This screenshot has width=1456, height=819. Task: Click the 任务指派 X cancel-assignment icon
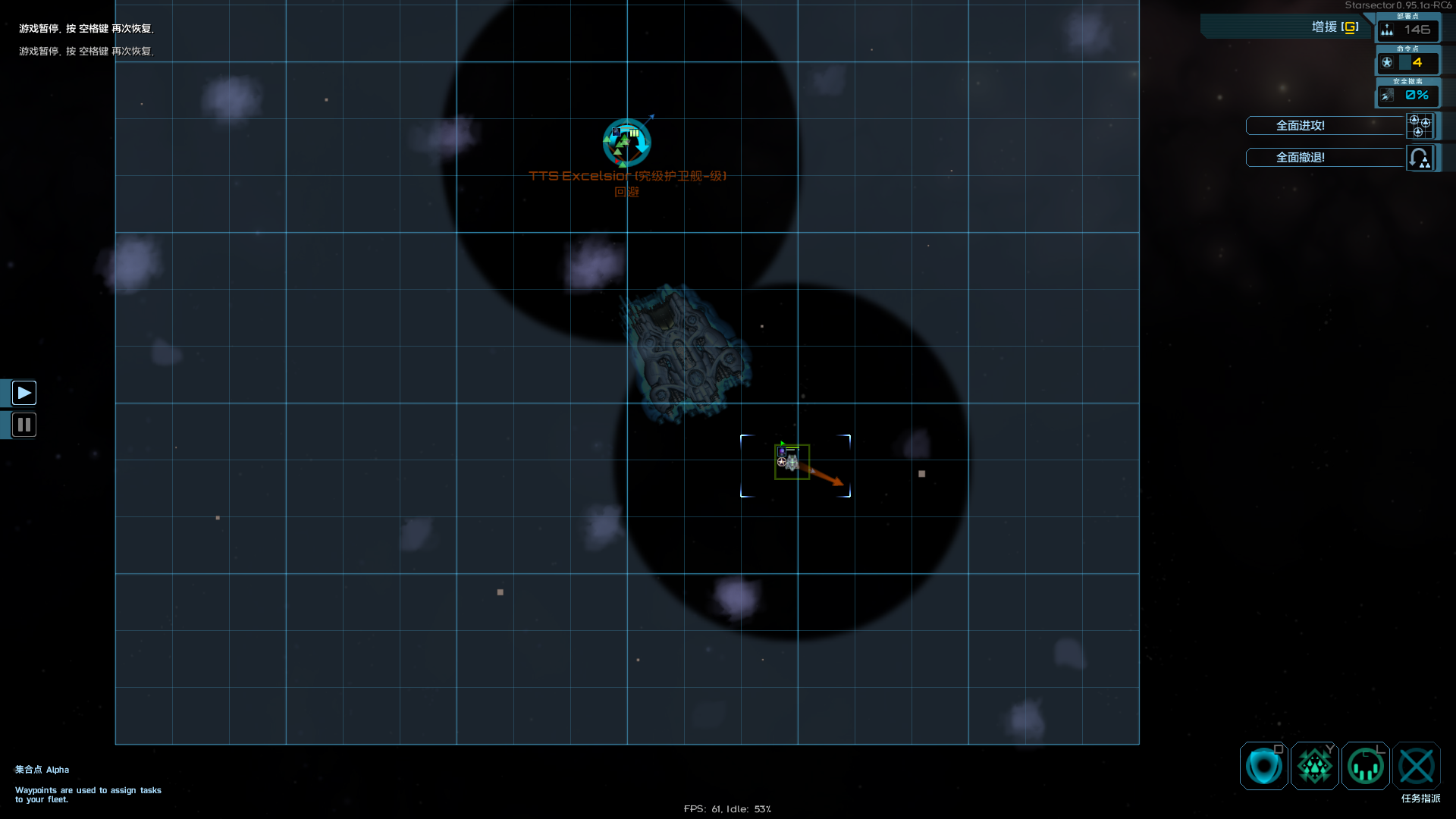pyautogui.click(x=1417, y=766)
